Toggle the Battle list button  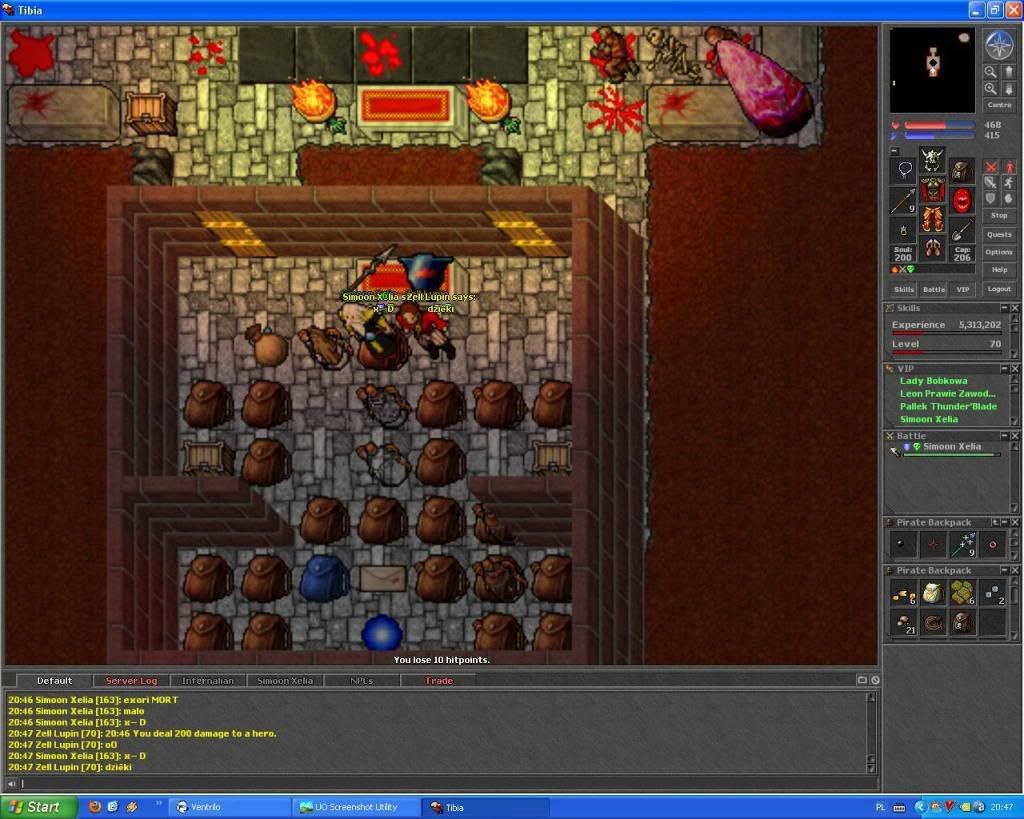point(933,289)
